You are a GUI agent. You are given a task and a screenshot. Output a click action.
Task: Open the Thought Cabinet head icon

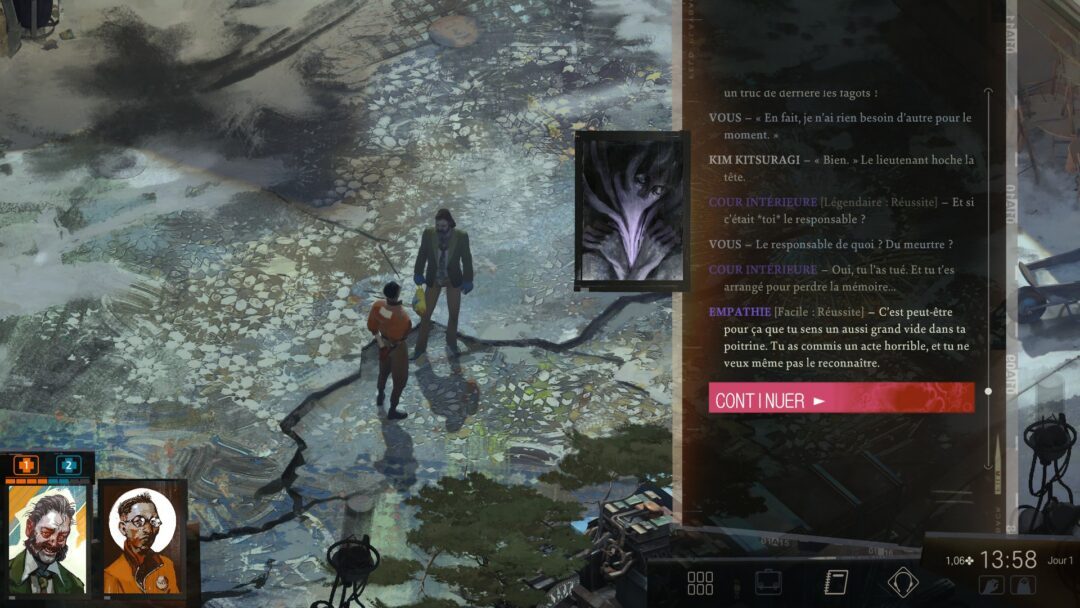903,582
